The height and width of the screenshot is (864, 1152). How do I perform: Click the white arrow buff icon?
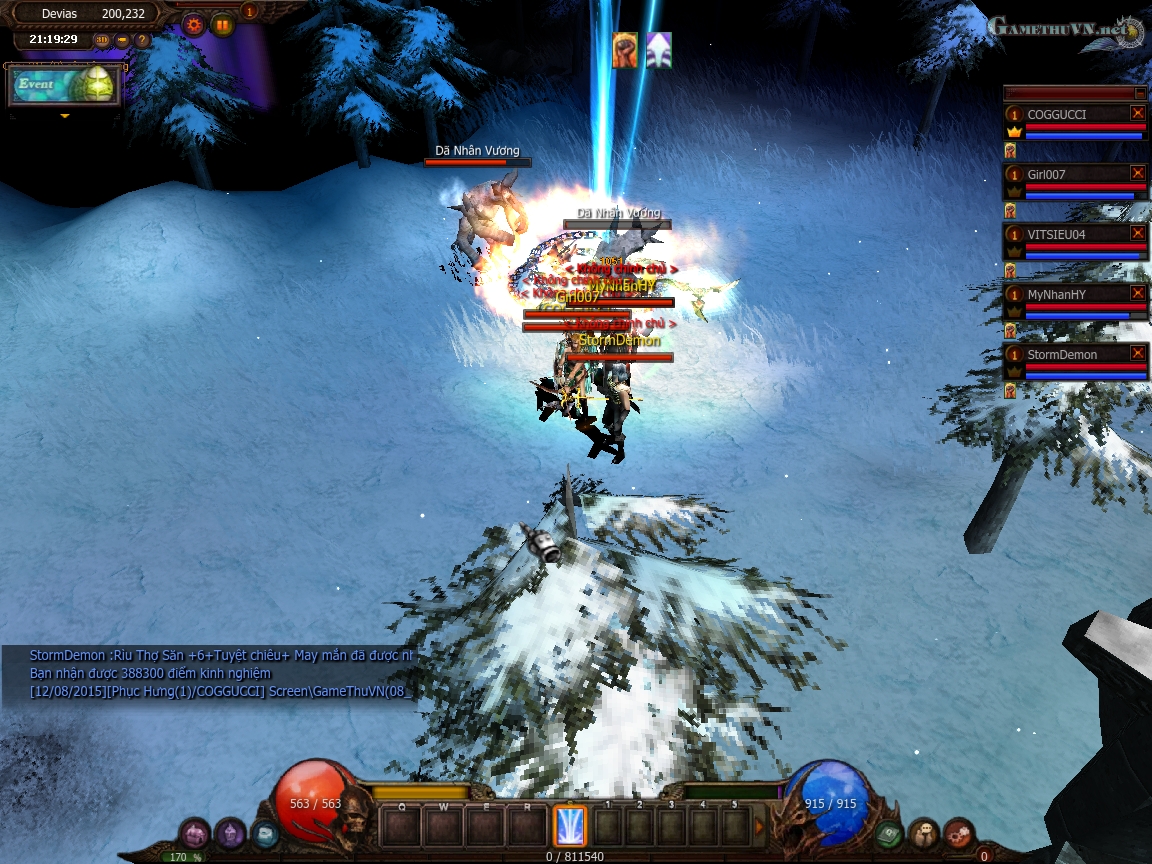pyautogui.click(x=658, y=49)
